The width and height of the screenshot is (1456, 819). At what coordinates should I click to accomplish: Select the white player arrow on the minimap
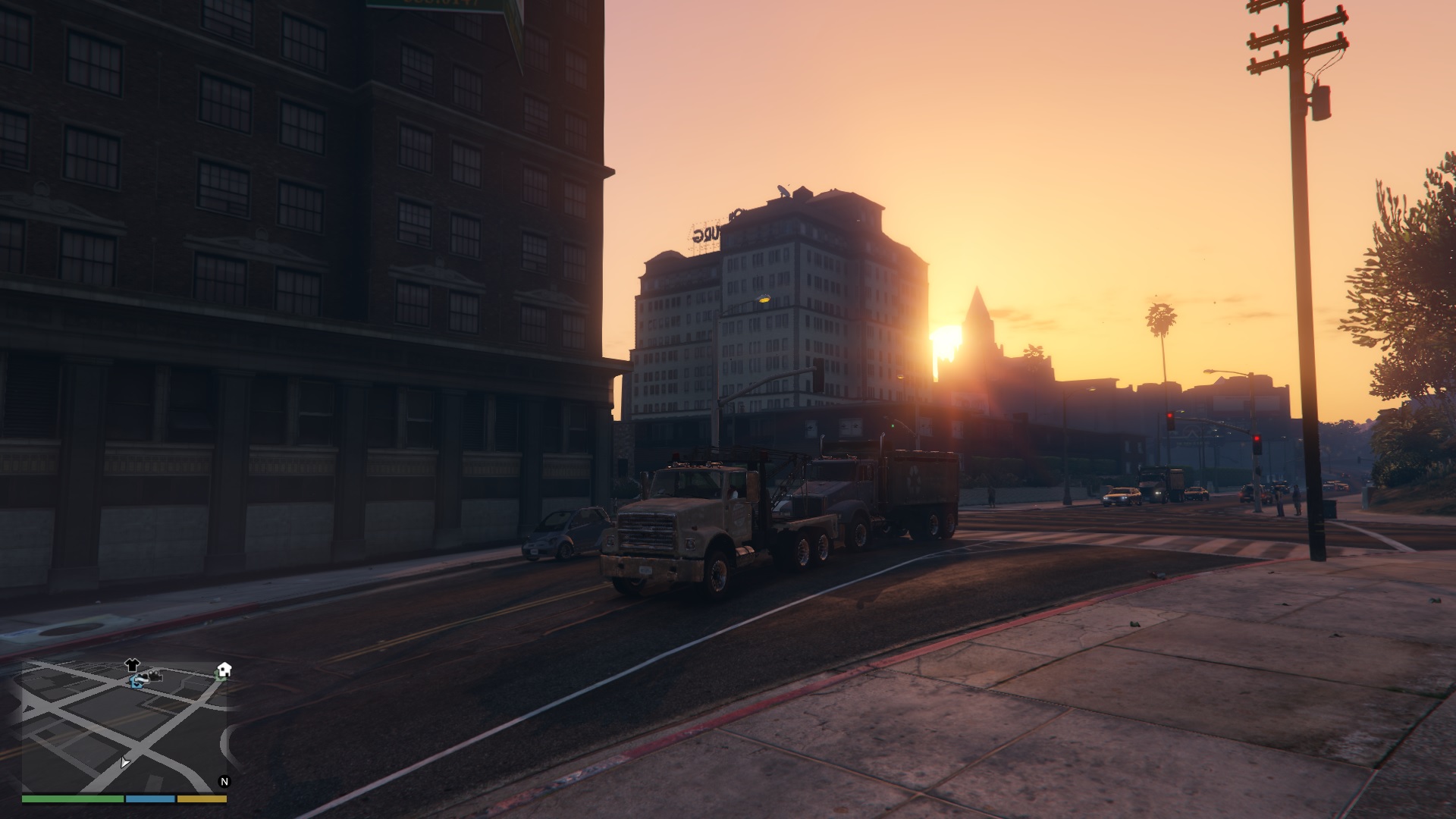(125, 763)
